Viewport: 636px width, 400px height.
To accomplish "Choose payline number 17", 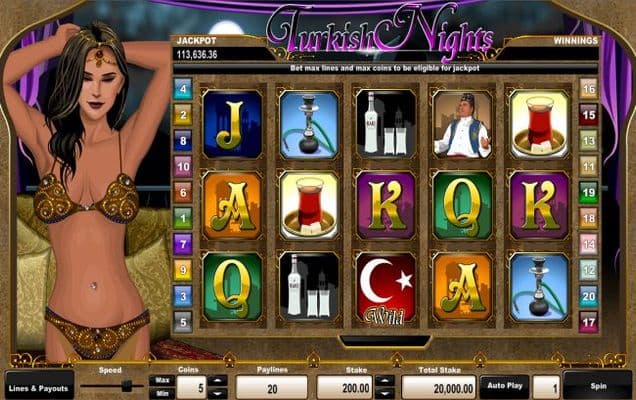I will tap(588, 322).
